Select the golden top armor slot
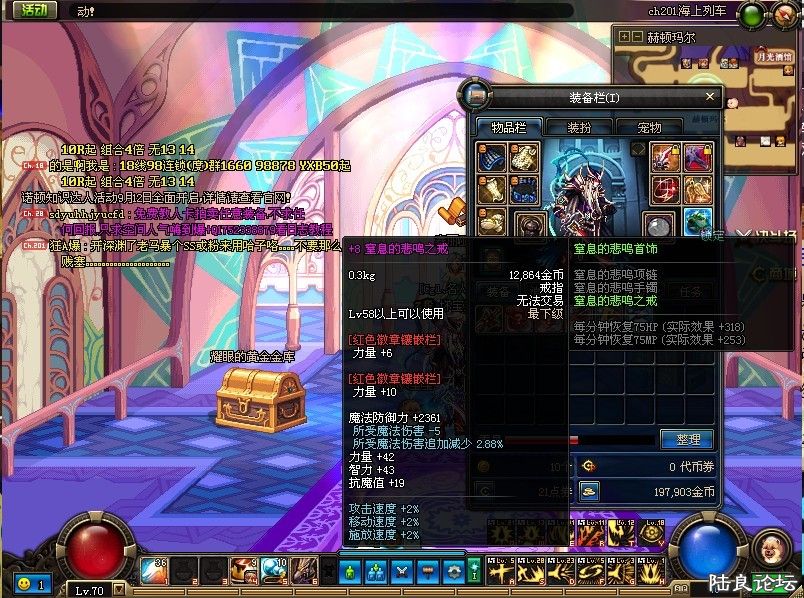 point(524,157)
